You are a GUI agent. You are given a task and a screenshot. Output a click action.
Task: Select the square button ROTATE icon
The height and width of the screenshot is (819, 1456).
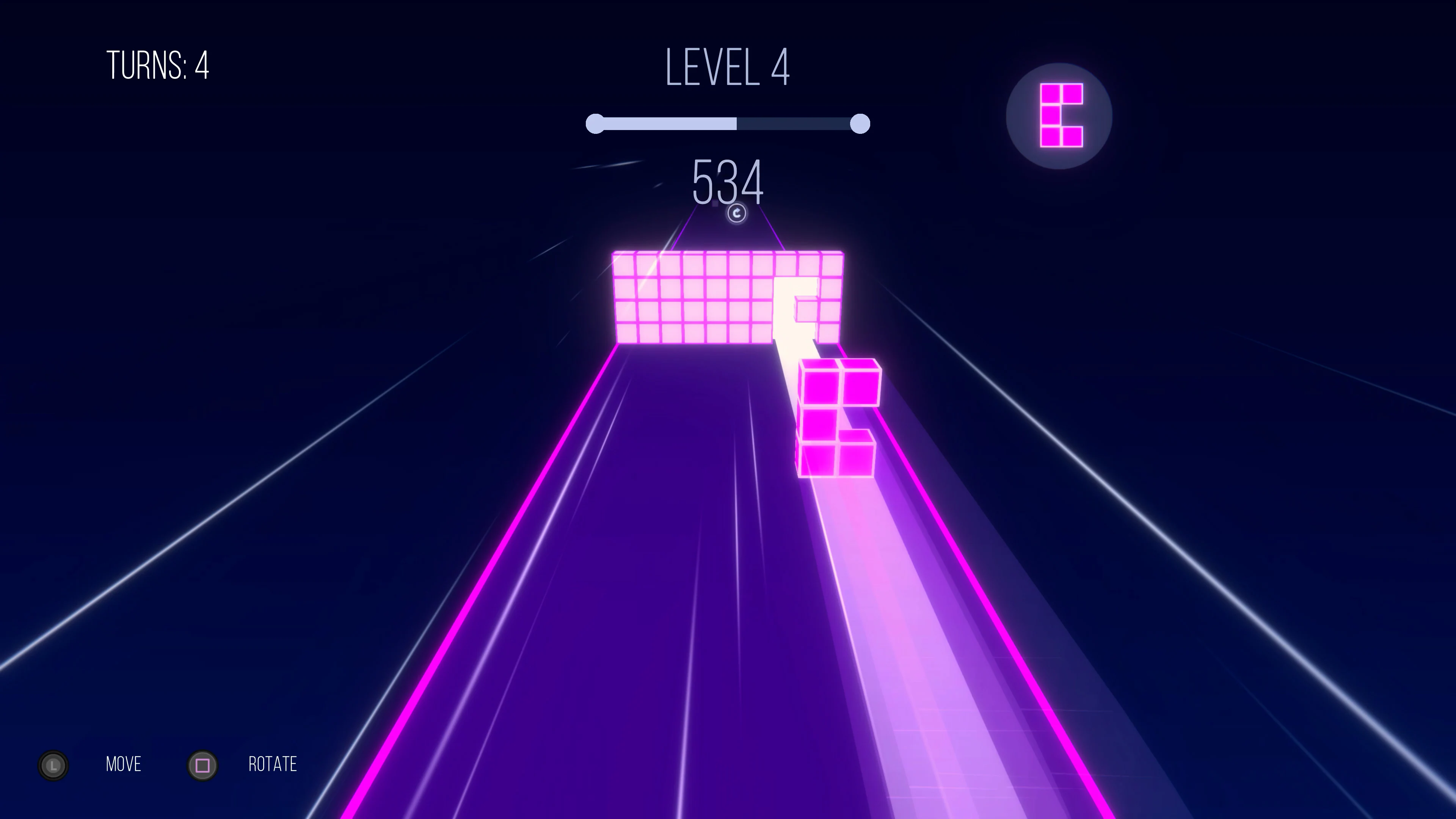tap(202, 765)
